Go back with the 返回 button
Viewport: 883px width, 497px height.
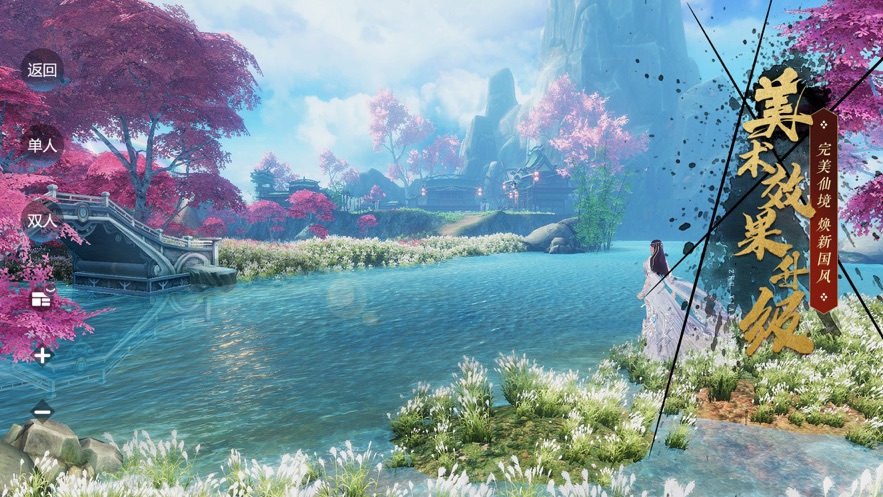click(x=42, y=70)
